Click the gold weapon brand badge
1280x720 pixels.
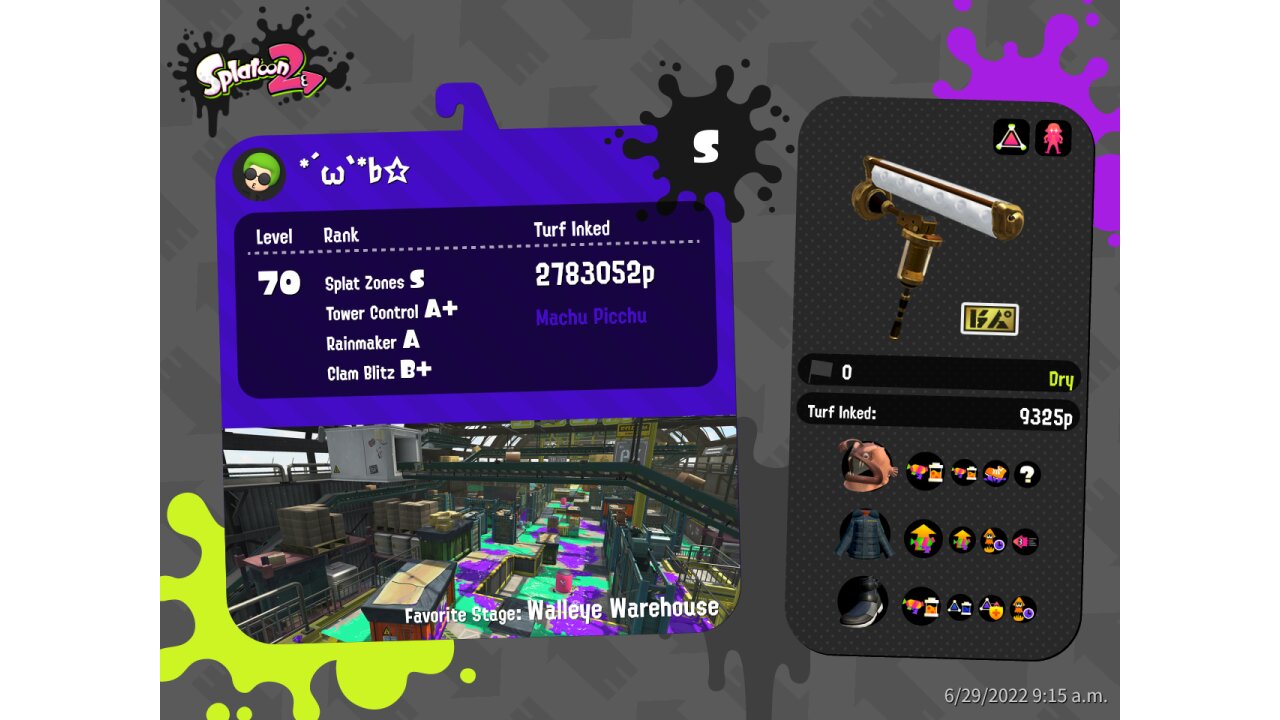(989, 319)
